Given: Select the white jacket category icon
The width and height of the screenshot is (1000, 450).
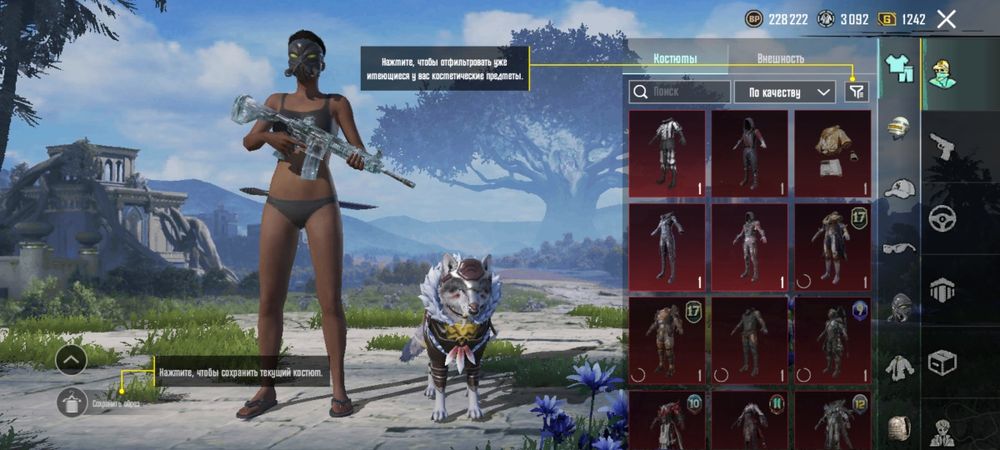Looking at the screenshot, I should (x=900, y=367).
